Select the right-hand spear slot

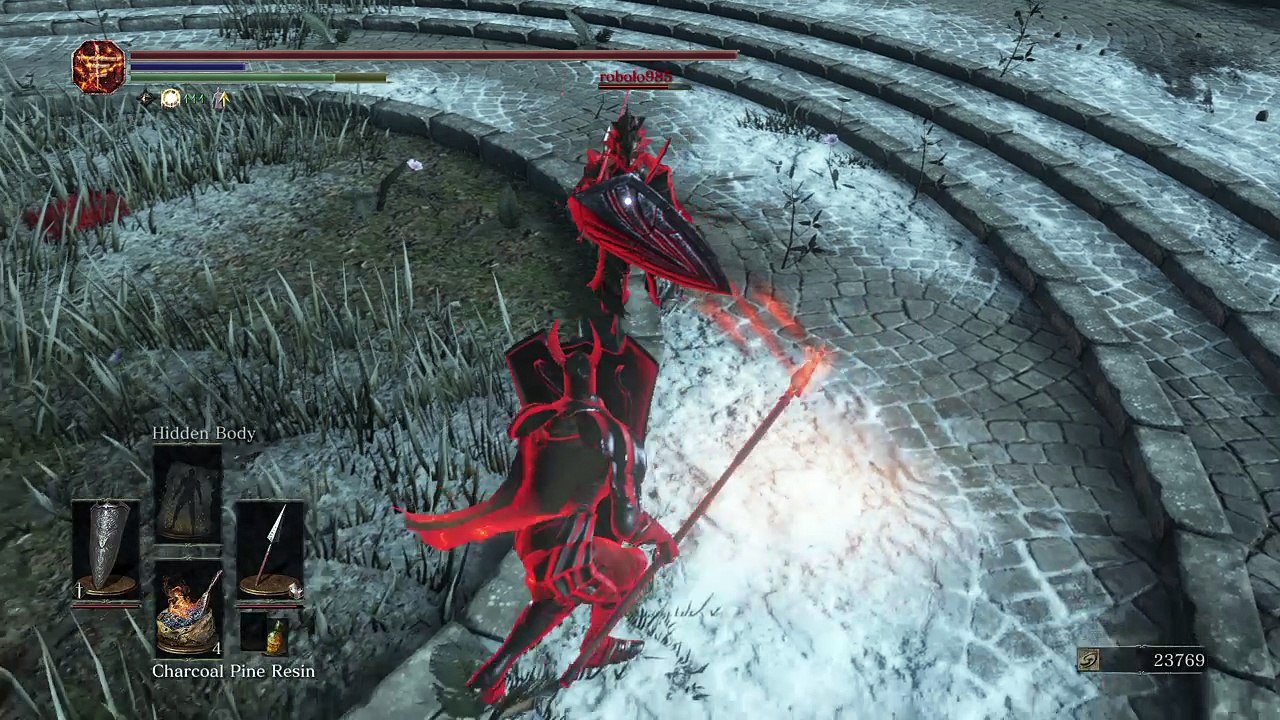(x=269, y=550)
